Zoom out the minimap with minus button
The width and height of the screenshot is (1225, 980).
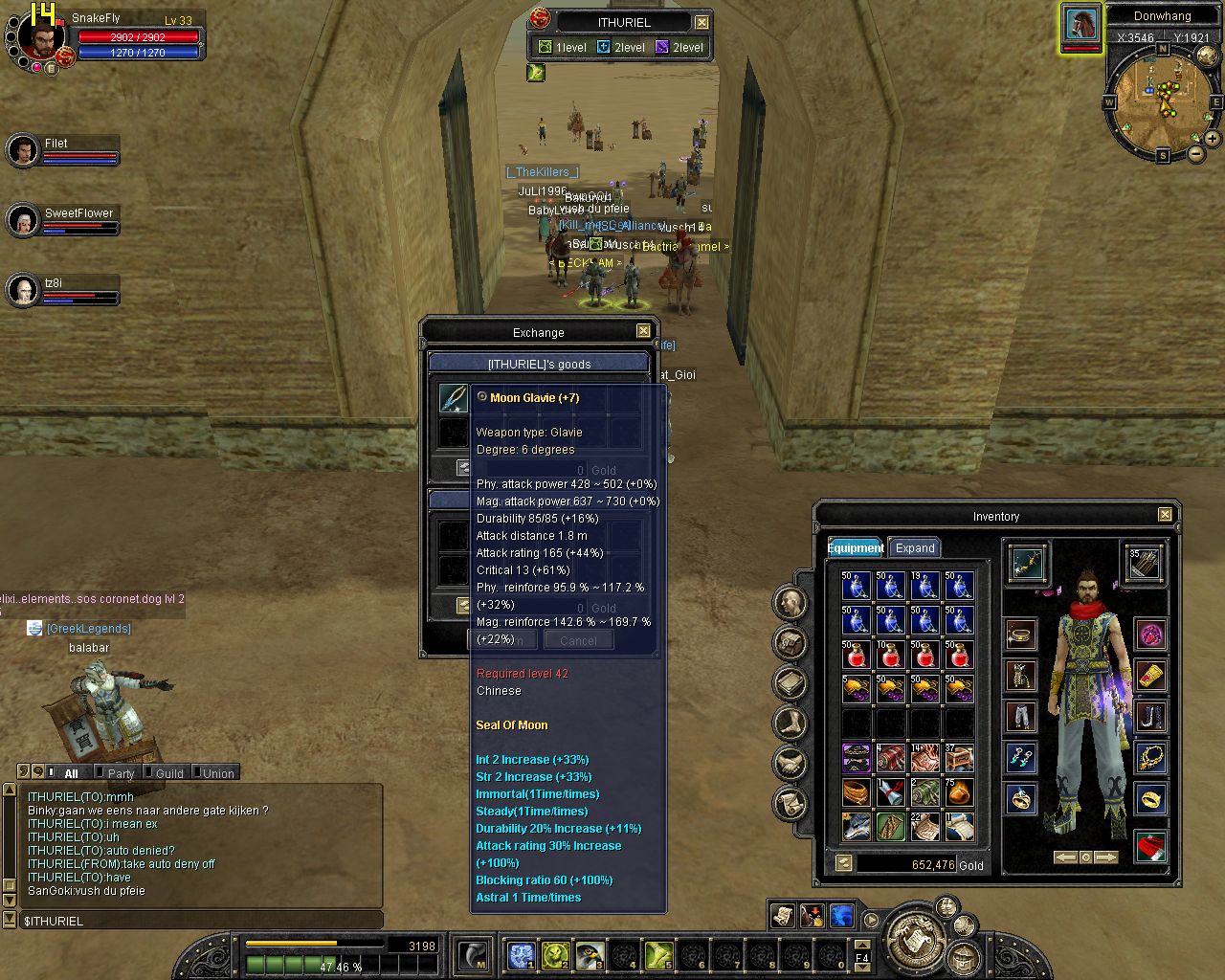point(1196,153)
